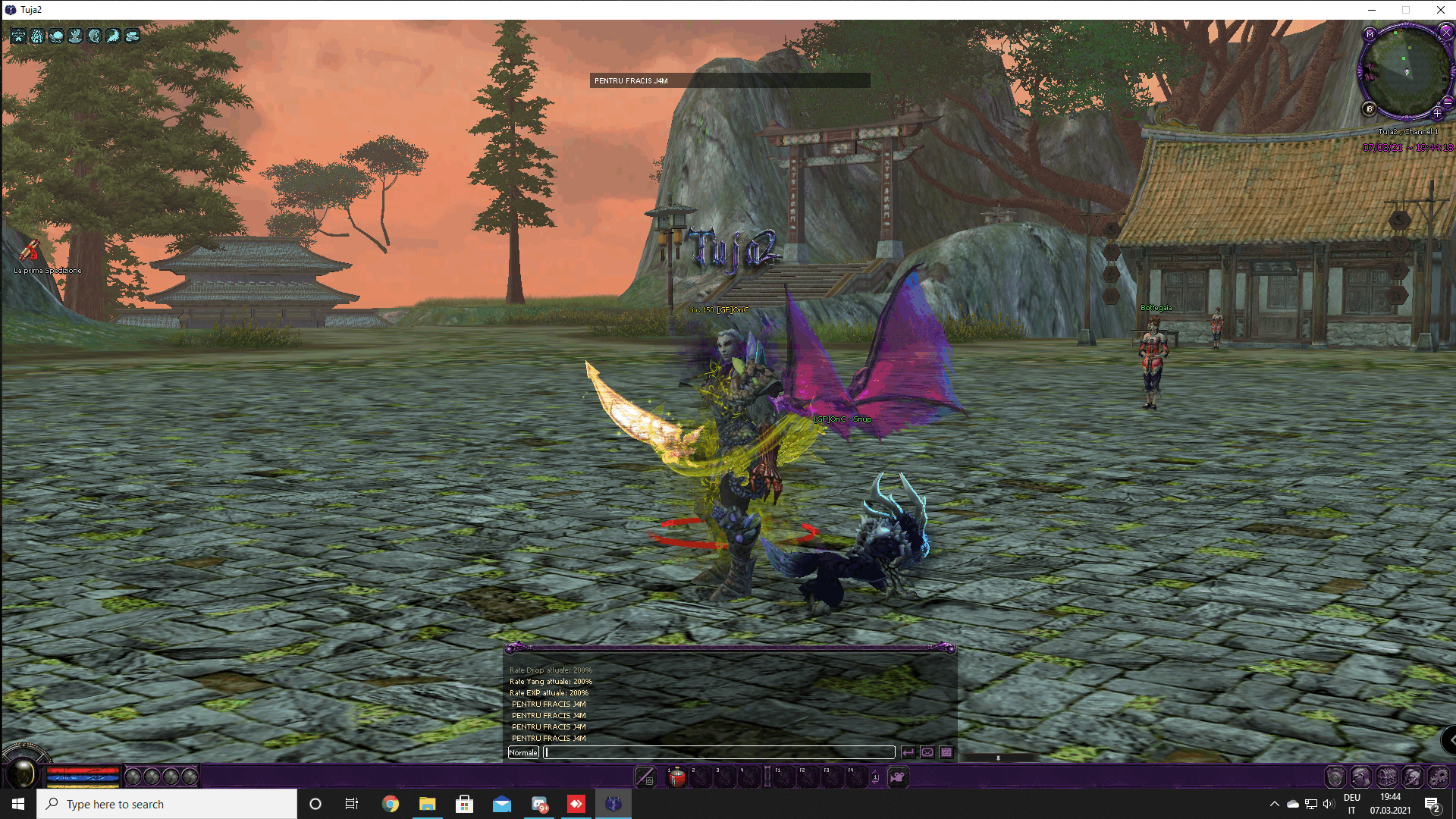Click the guild shield emblem icon bottom-right
The height and width of the screenshot is (819, 1456).
(x=1335, y=777)
